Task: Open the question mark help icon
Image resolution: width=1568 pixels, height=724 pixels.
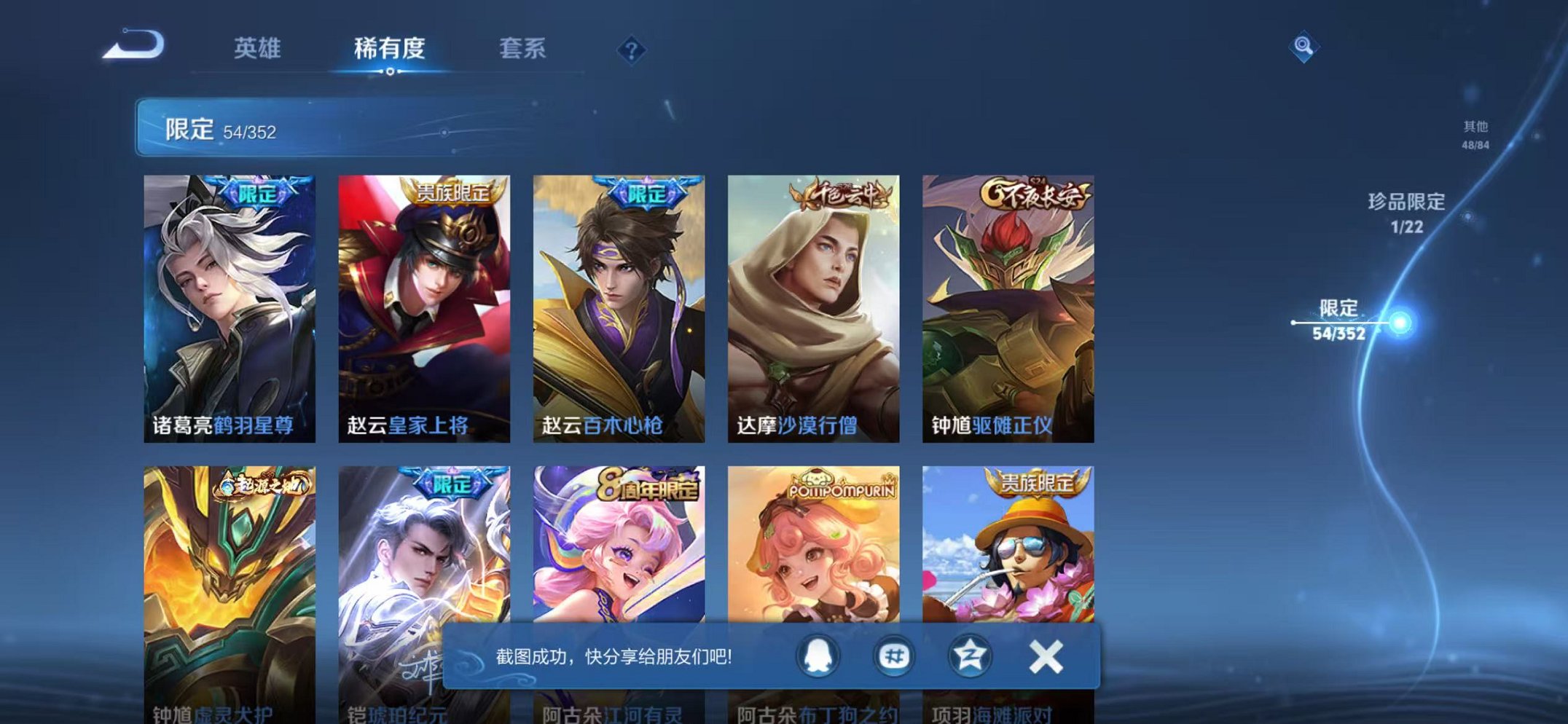Action: 632,48
